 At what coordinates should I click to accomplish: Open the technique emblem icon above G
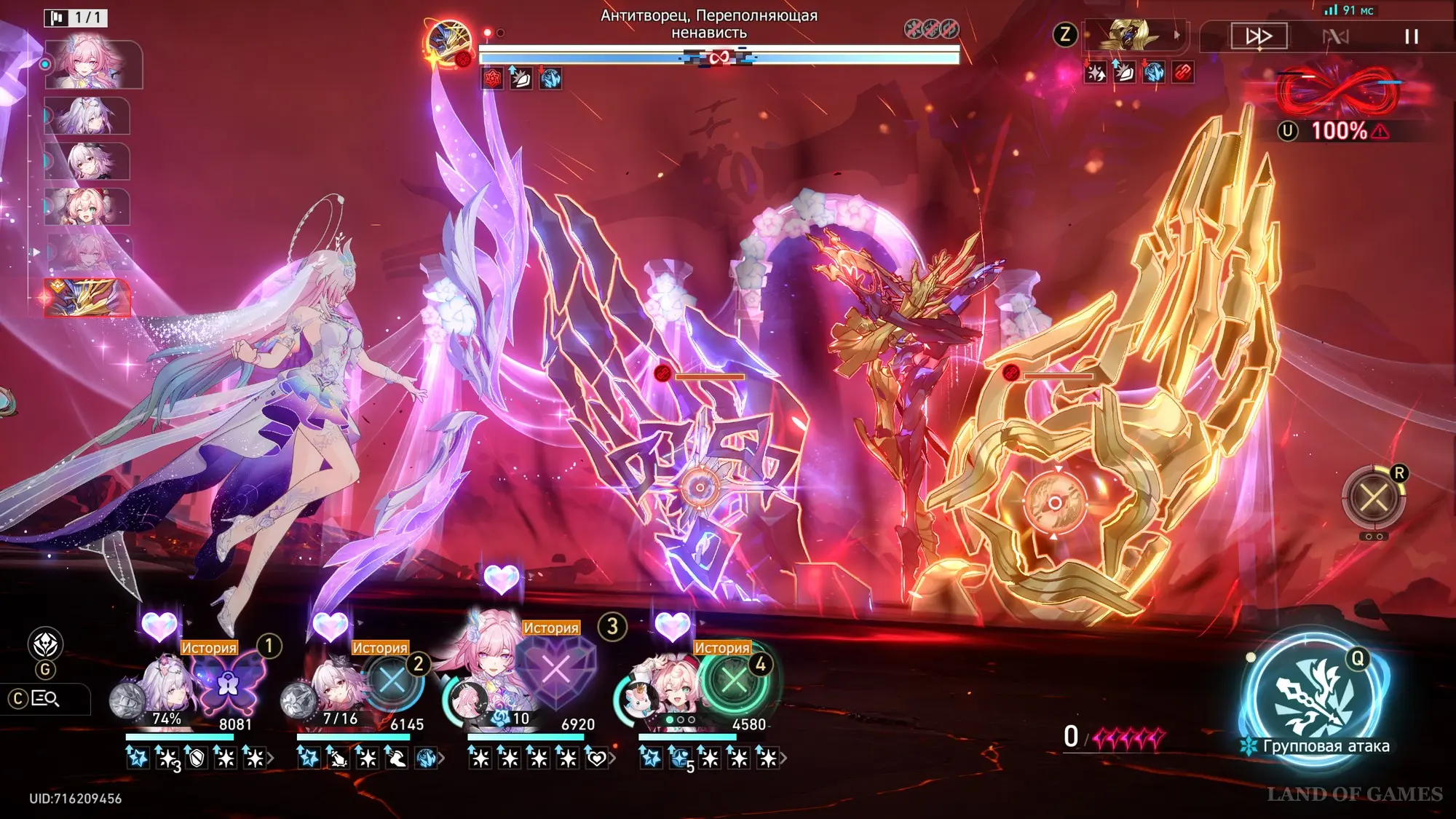click(x=45, y=644)
